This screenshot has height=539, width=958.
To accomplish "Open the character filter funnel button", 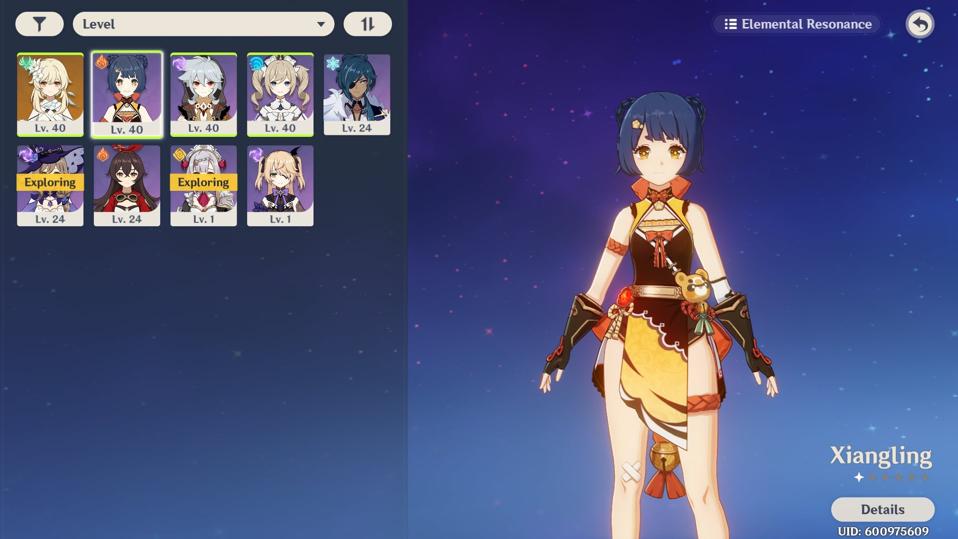I will [x=39, y=24].
